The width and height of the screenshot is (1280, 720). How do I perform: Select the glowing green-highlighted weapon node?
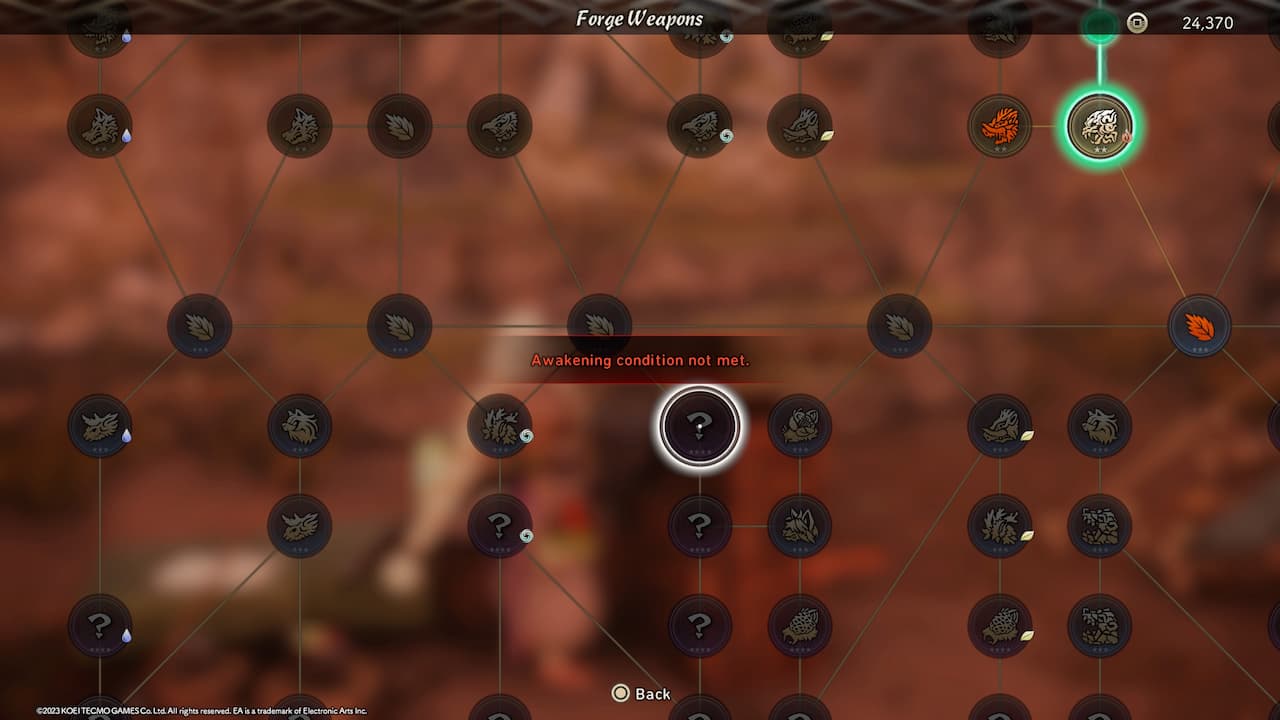[x=1100, y=127]
